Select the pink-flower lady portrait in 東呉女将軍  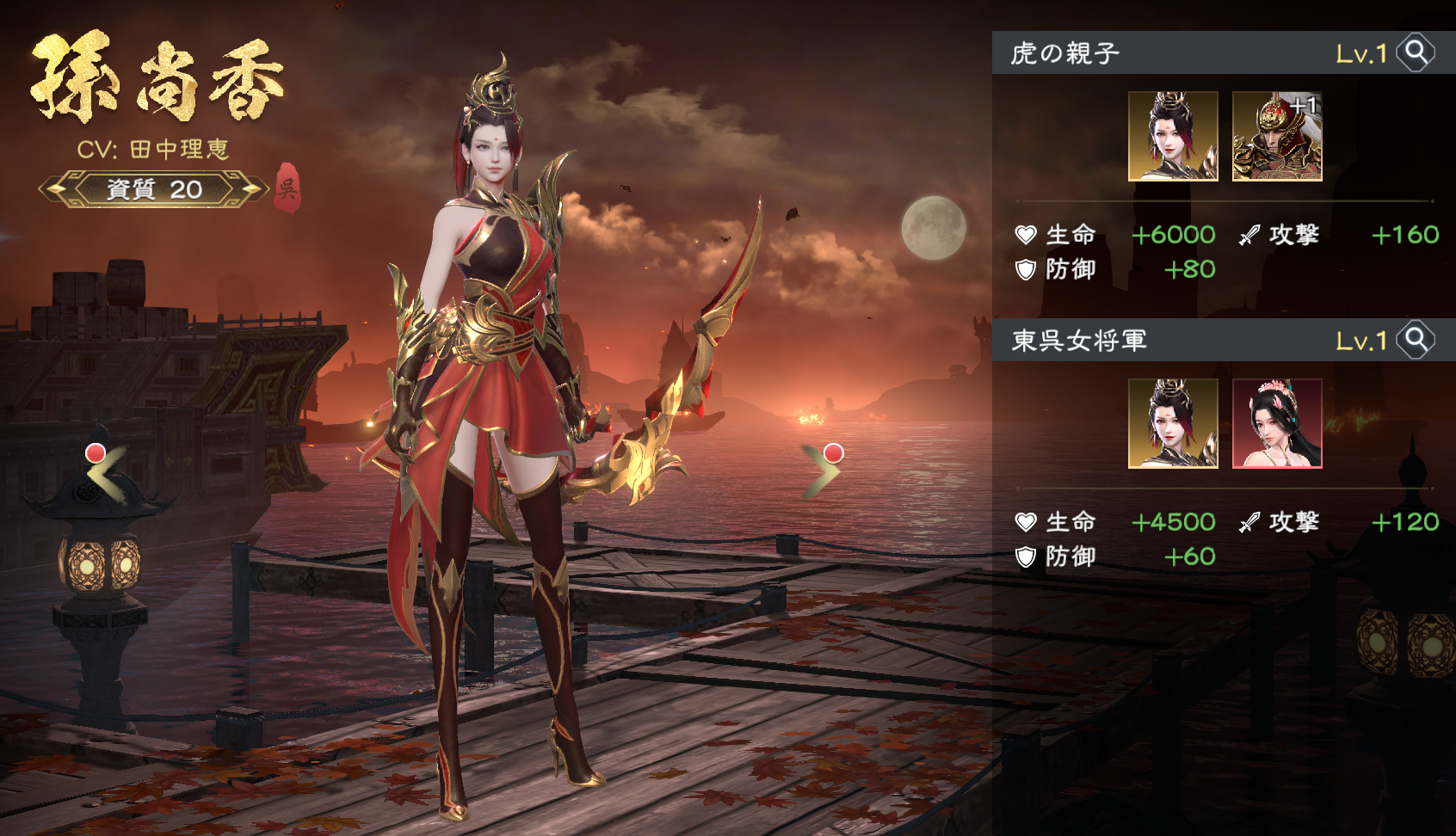click(x=1277, y=424)
